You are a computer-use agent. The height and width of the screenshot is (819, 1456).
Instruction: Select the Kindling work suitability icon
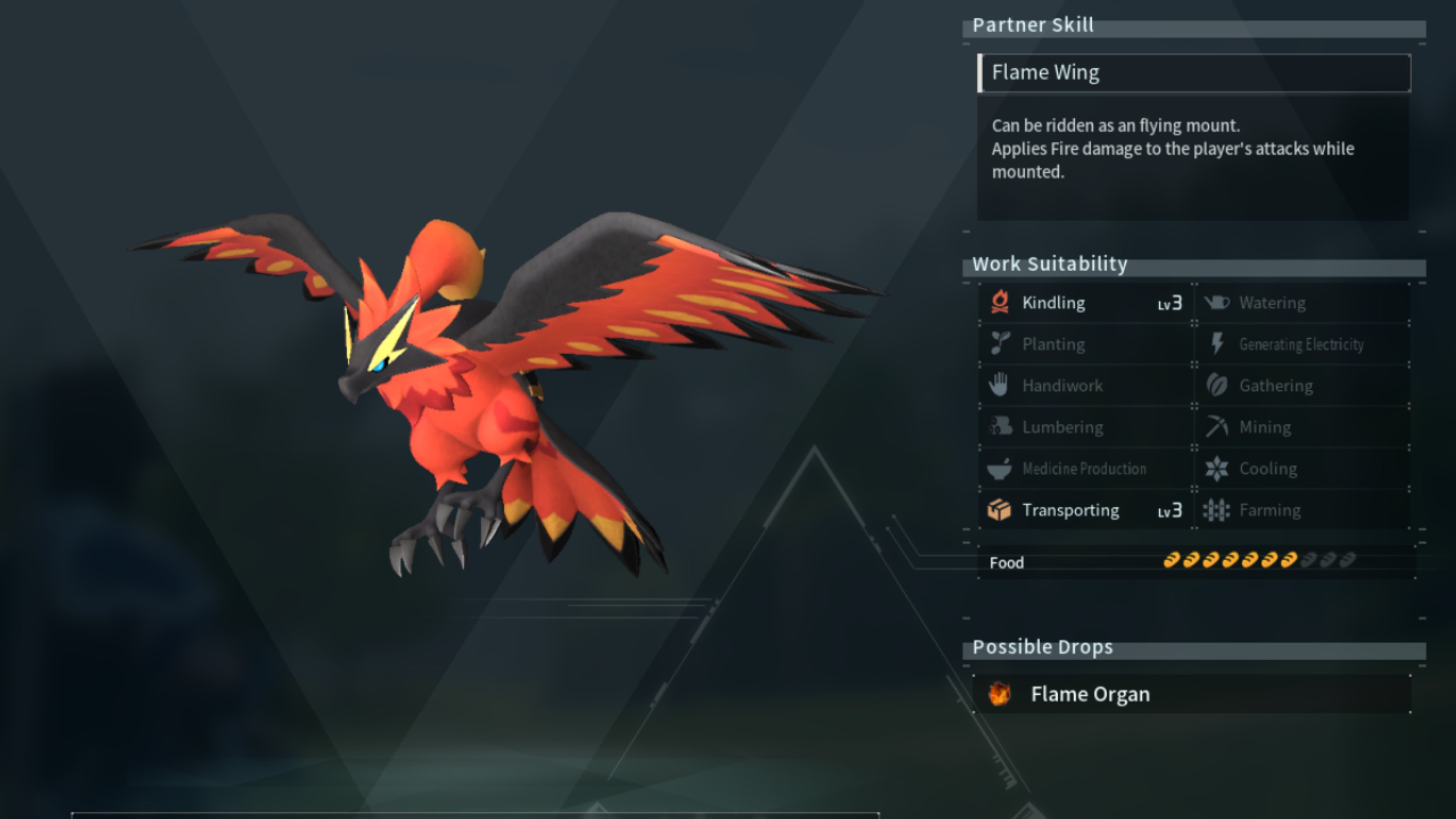pos(1000,303)
